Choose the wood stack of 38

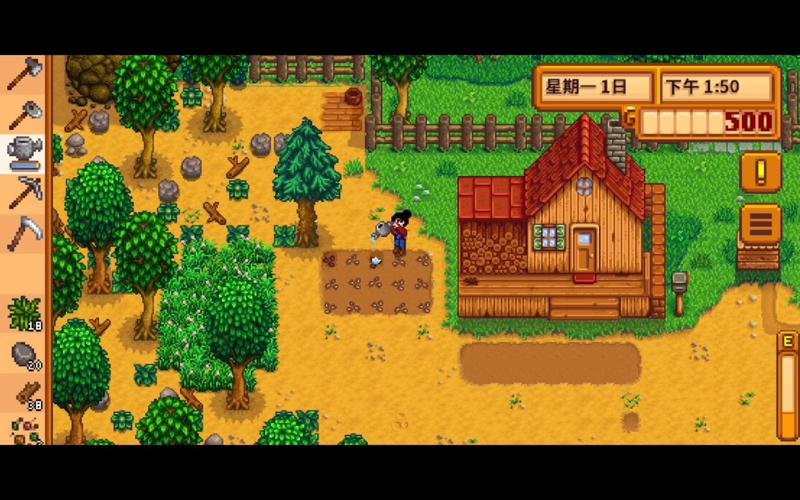click(x=23, y=394)
